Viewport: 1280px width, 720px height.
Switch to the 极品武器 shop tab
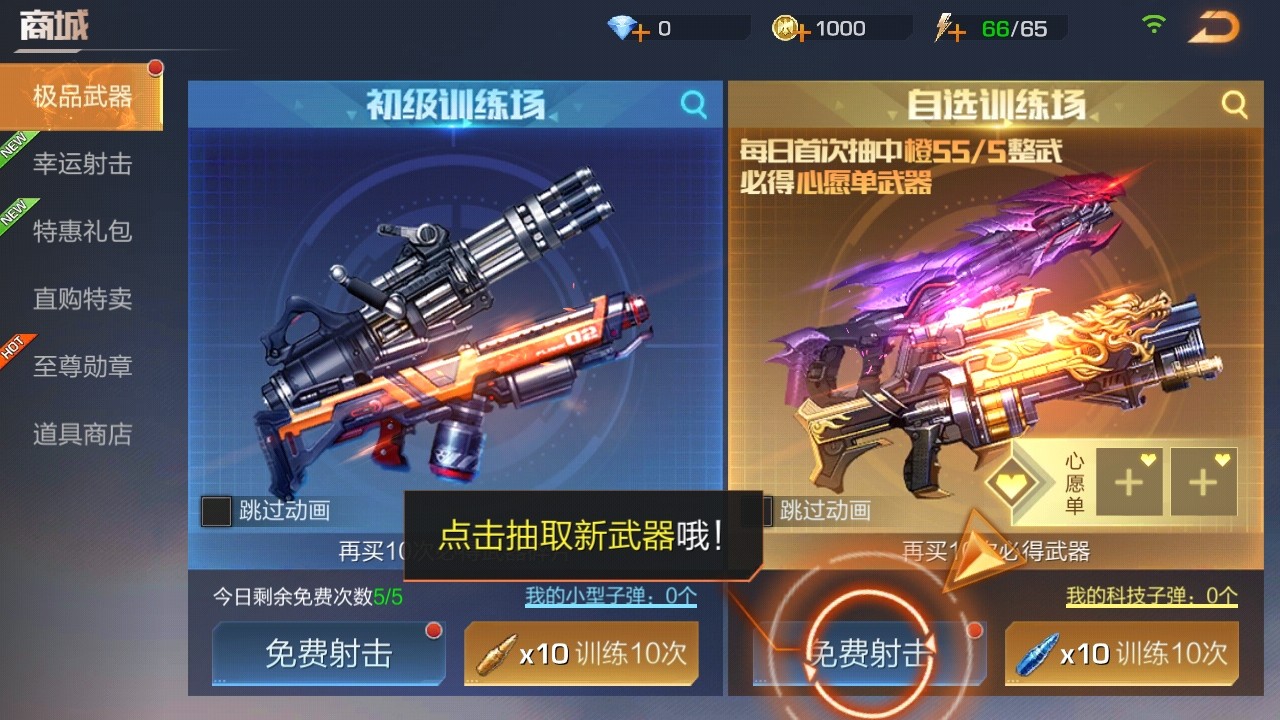tap(82, 97)
